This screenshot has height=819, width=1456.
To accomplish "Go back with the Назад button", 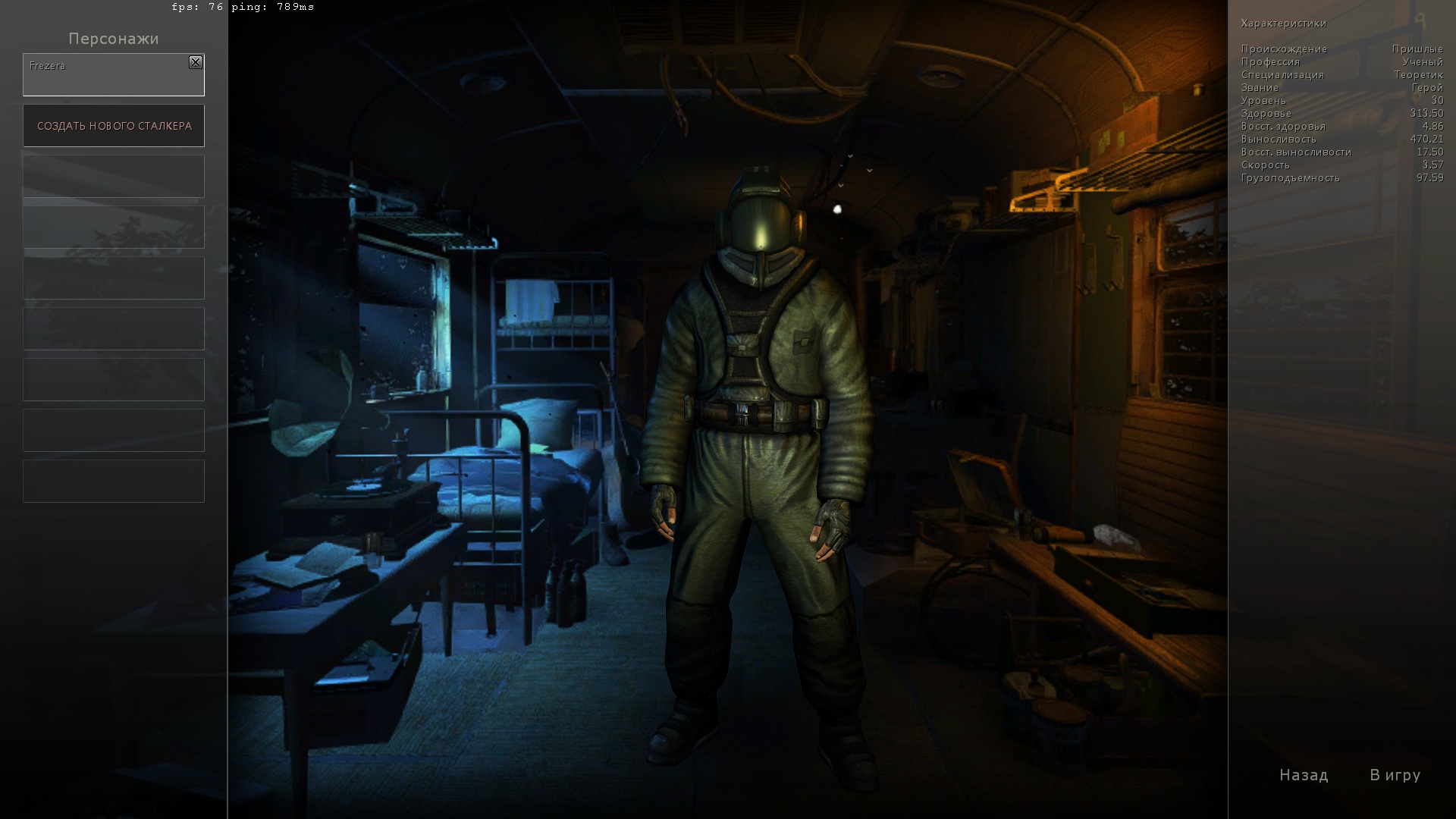I will 1304,775.
